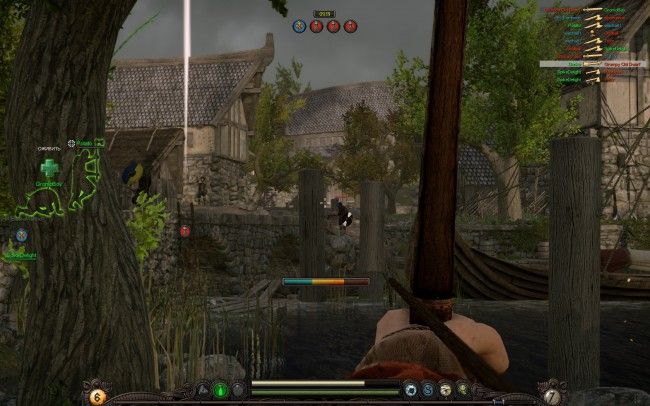Click the green cross revive marker
The height and width of the screenshot is (406, 650).
point(49,167)
